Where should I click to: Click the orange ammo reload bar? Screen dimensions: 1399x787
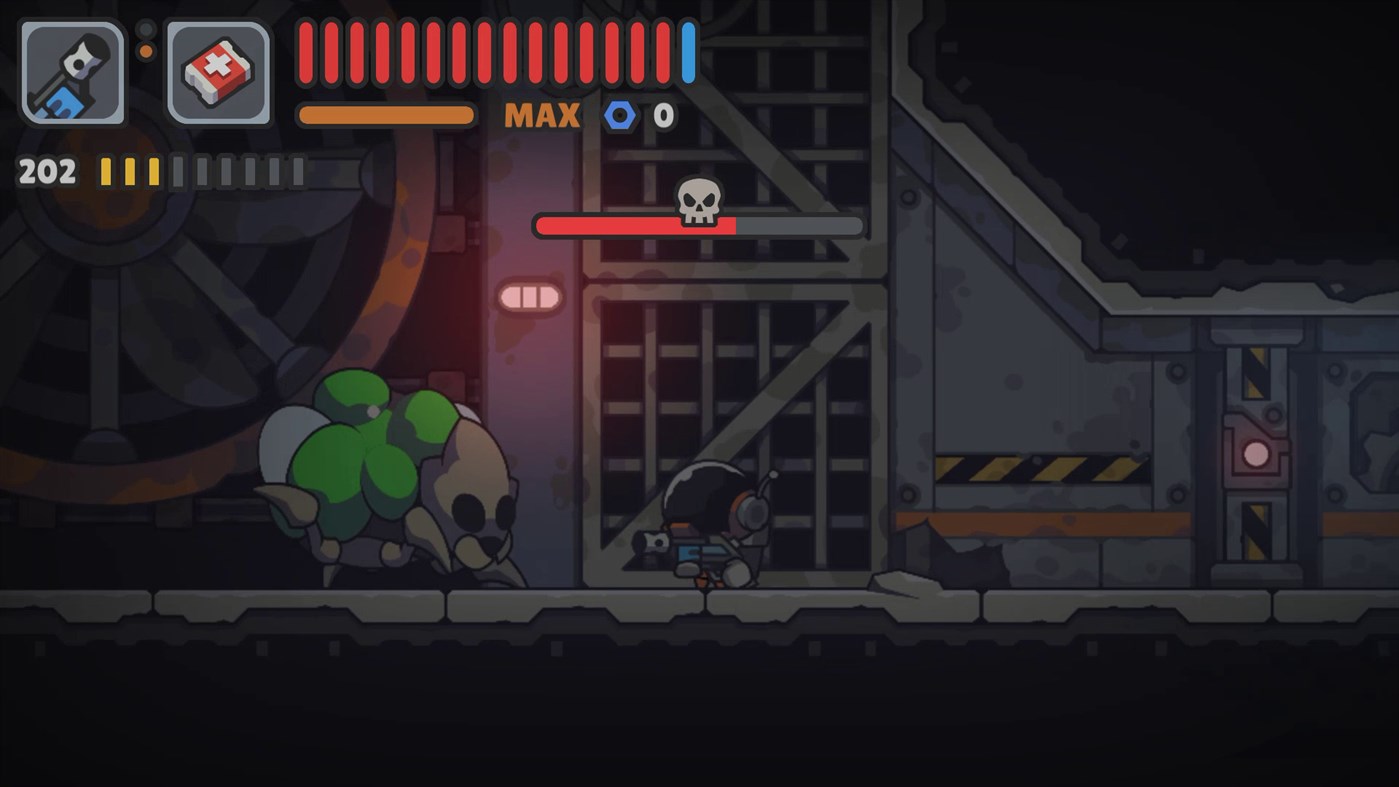pyautogui.click(x=386, y=114)
